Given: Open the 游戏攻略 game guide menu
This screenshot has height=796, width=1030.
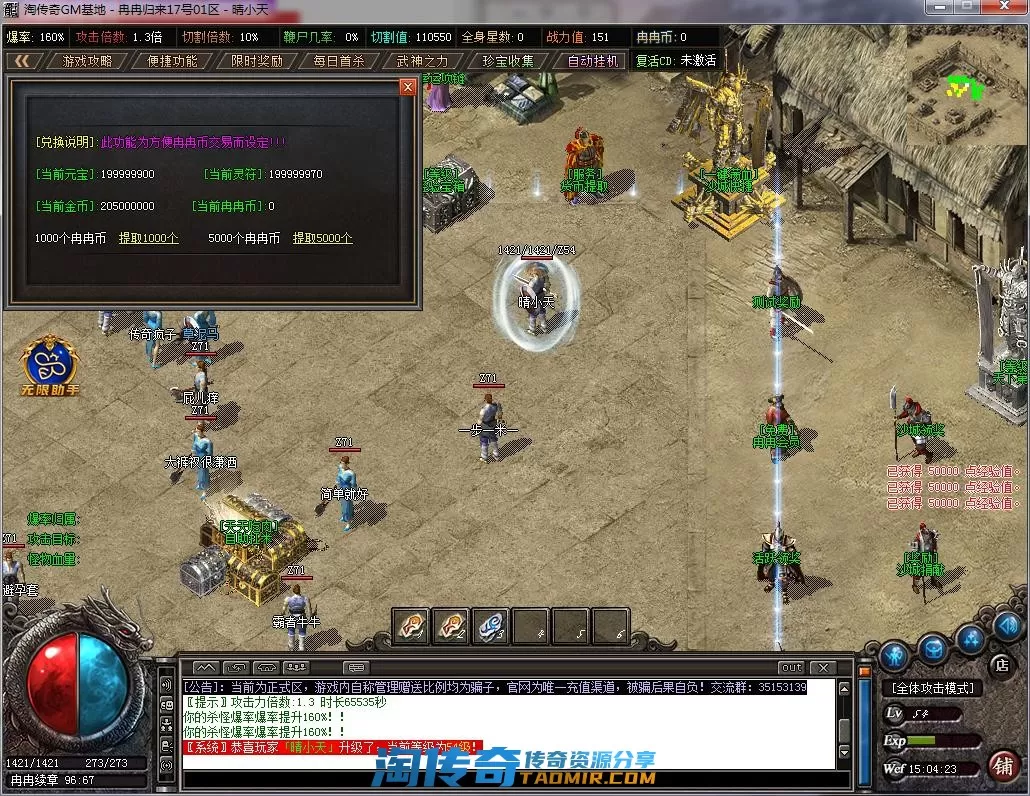Looking at the screenshot, I should [87, 60].
